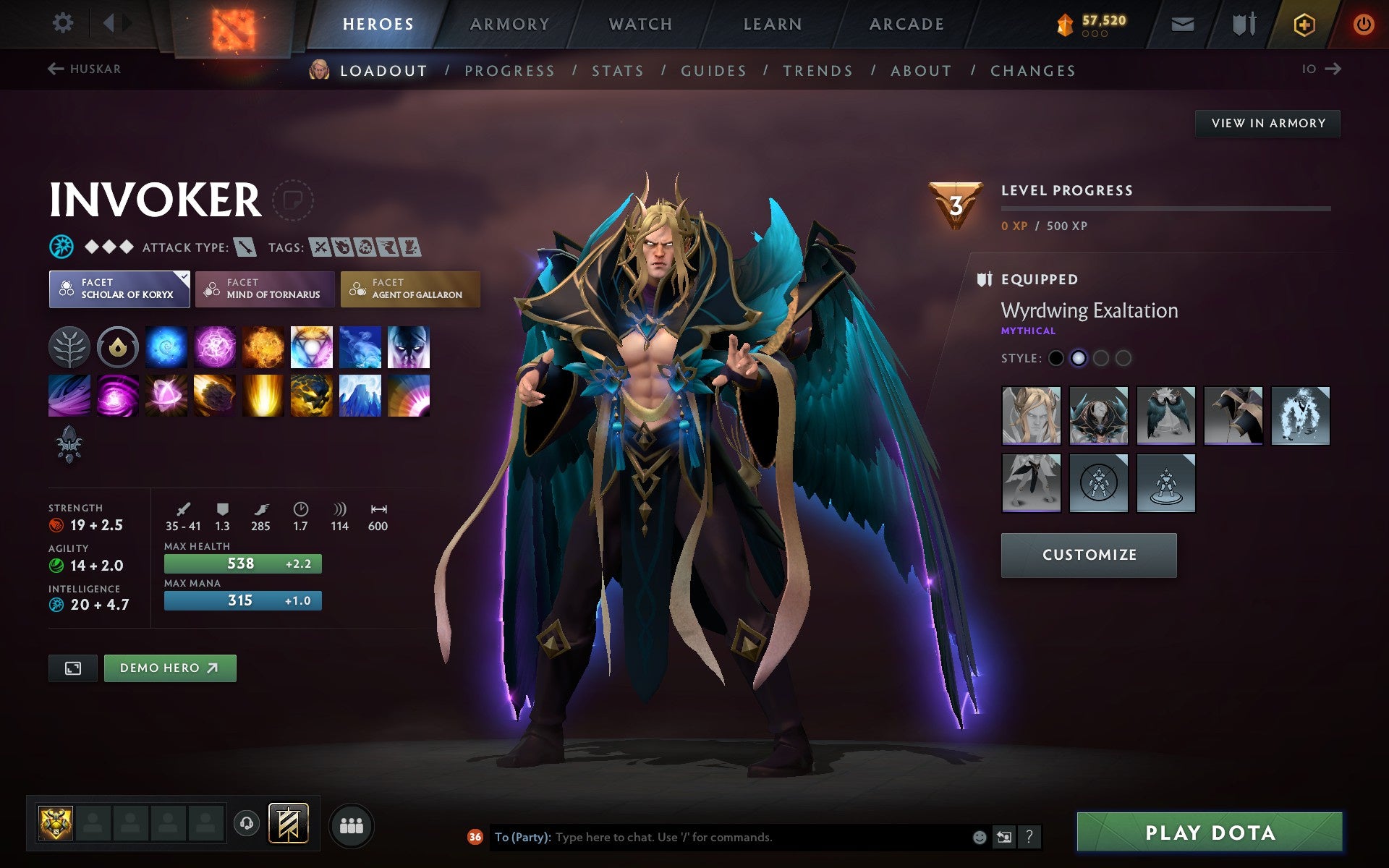Image resolution: width=1389 pixels, height=868 pixels.
Task: Click the checked Scholar of Koryx facet
Action: coord(119,289)
